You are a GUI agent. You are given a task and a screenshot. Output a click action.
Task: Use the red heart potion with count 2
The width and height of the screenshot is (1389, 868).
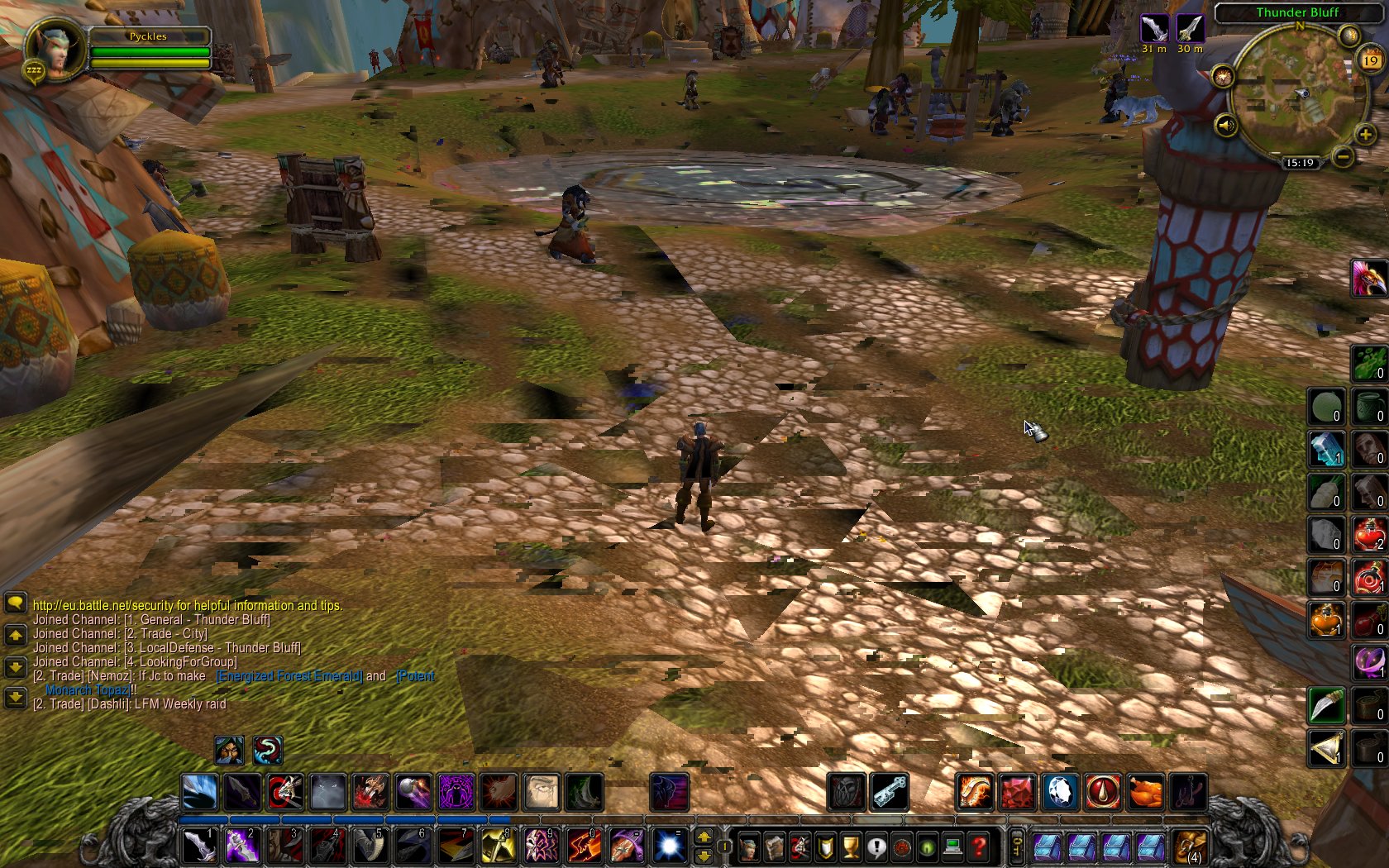tap(1369, 535)
